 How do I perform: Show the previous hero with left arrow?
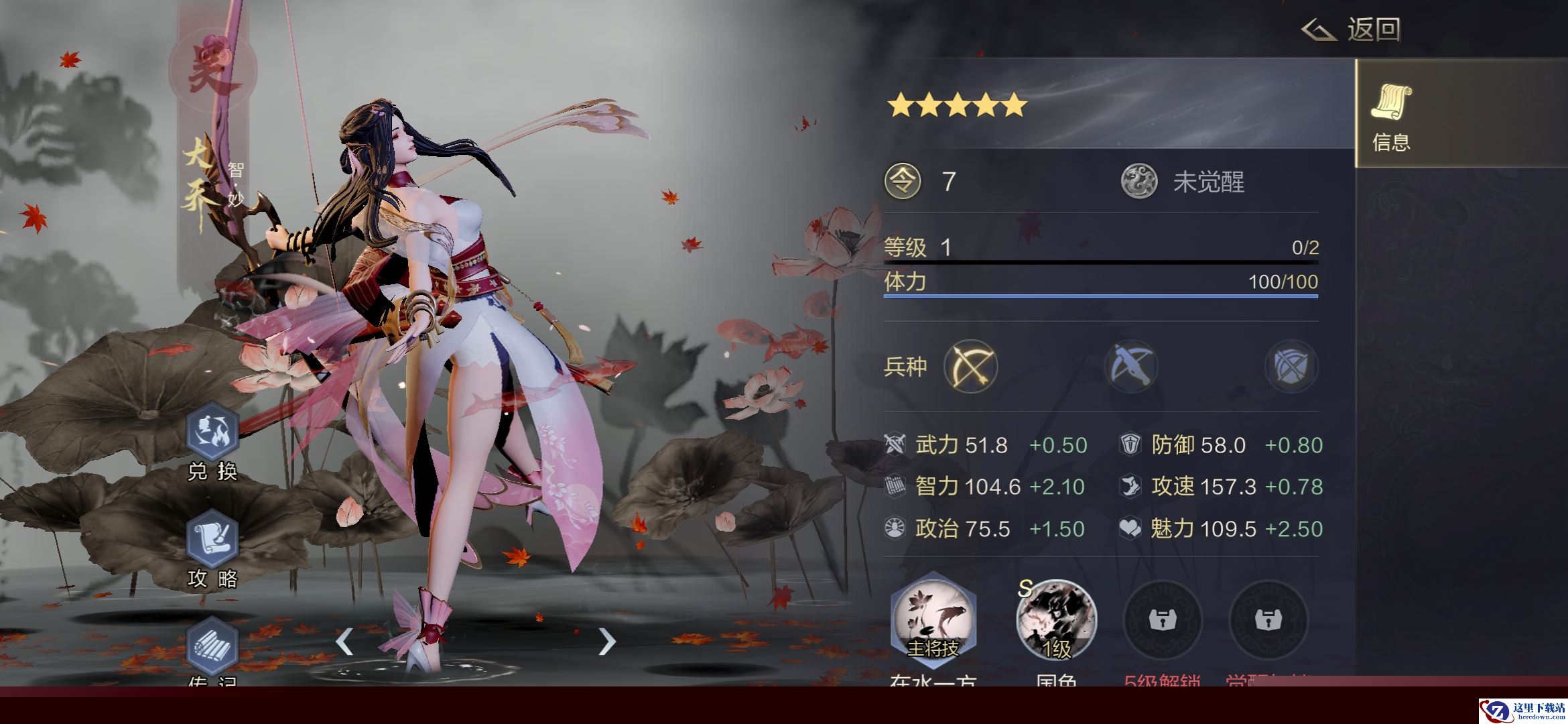pyautogui.click(x=344, y=642)
